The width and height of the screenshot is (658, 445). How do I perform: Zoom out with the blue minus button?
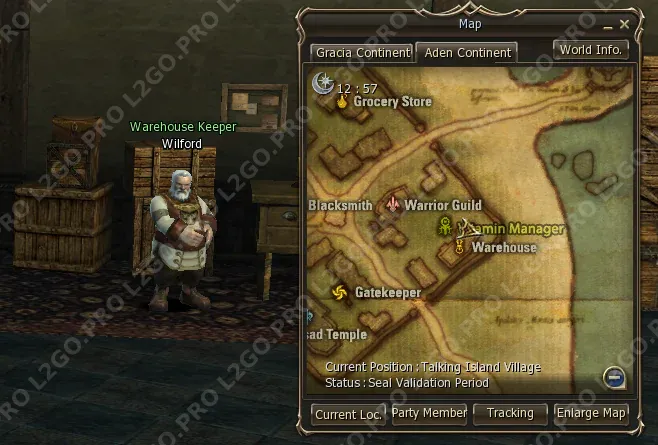pos(615,376)
